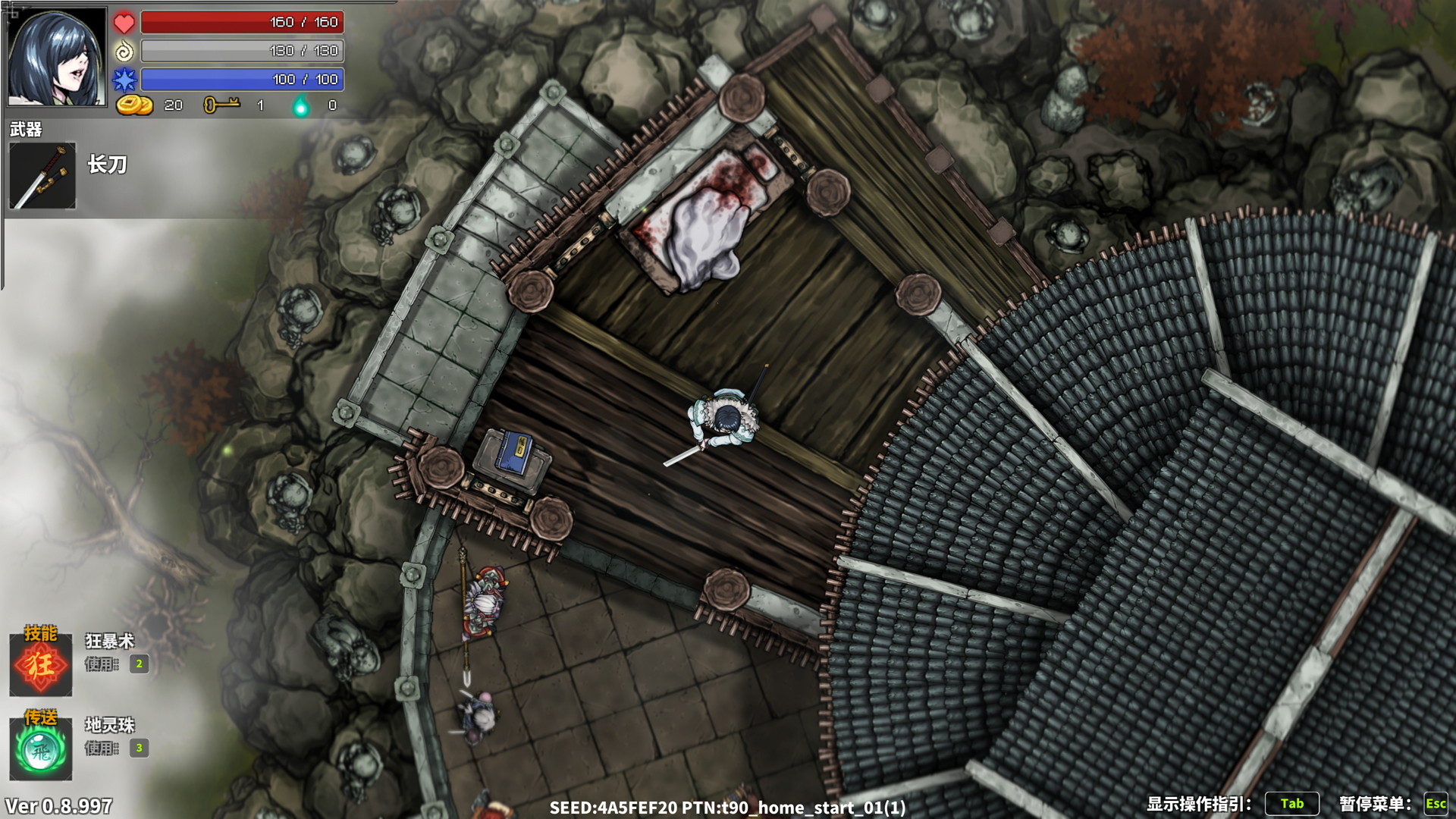Click the blue snowflake stat icon
Screen dimensions: 1456x819
(x=124, y=79)
